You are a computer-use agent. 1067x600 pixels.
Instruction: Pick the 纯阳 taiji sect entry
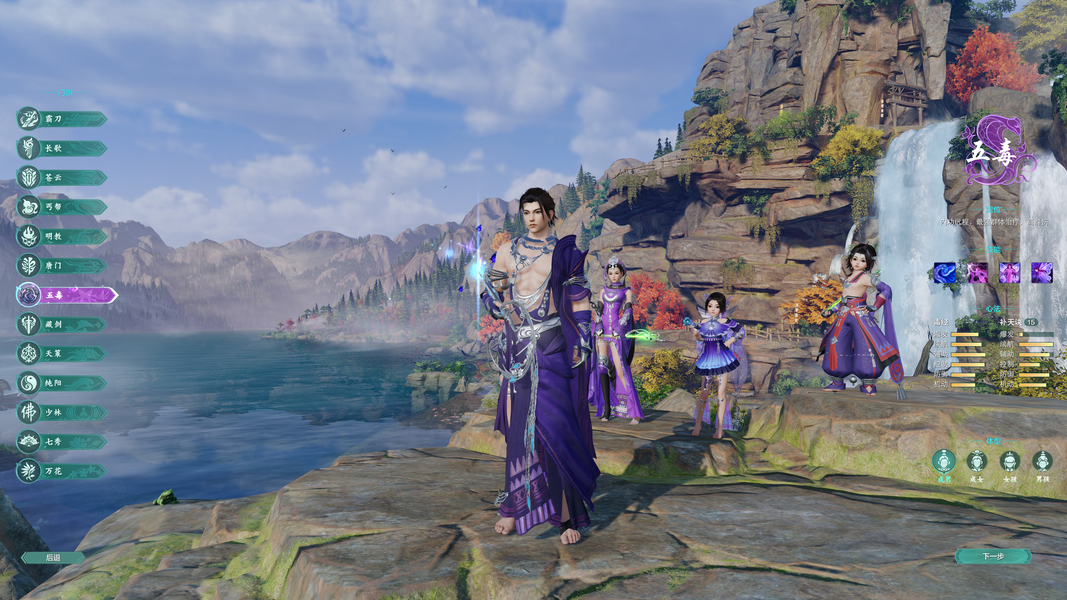(x=62, y=383)
